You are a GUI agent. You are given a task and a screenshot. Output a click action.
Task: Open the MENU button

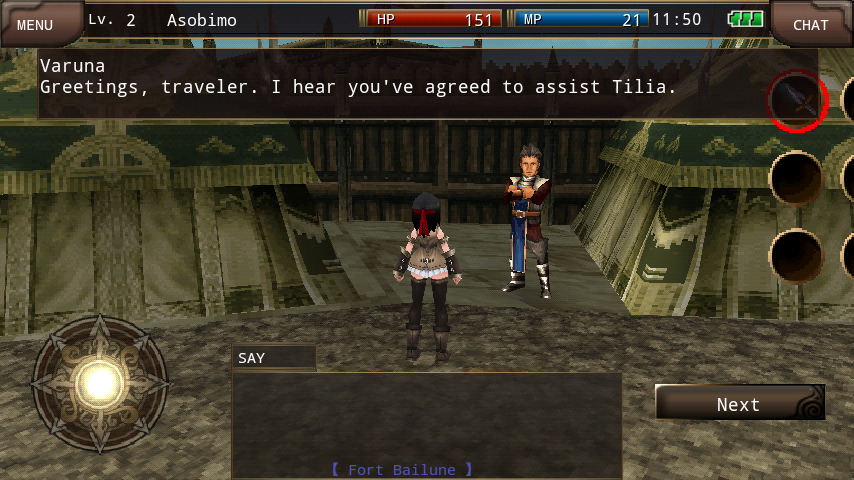tap(36, 24)
